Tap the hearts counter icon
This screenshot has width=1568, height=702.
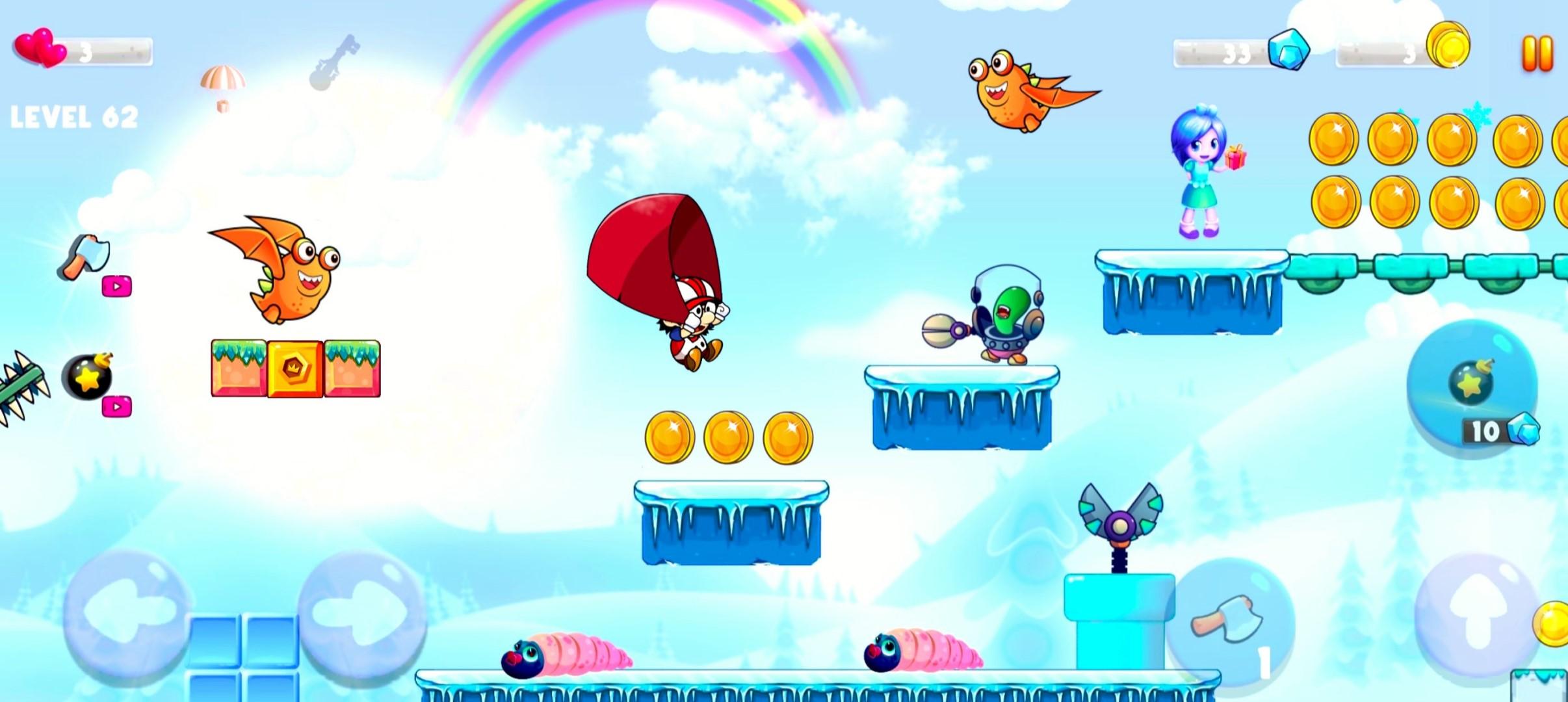coord(41,47)
